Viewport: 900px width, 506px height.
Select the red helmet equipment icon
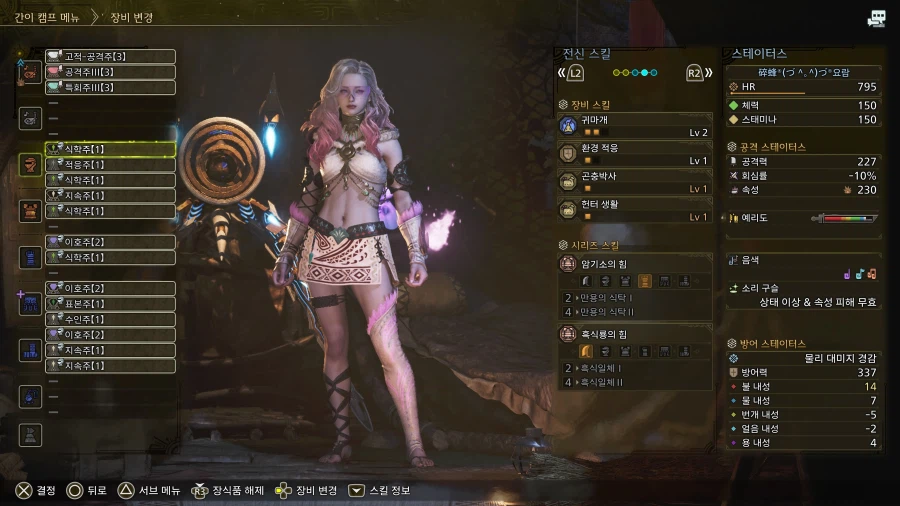[31, 164]
